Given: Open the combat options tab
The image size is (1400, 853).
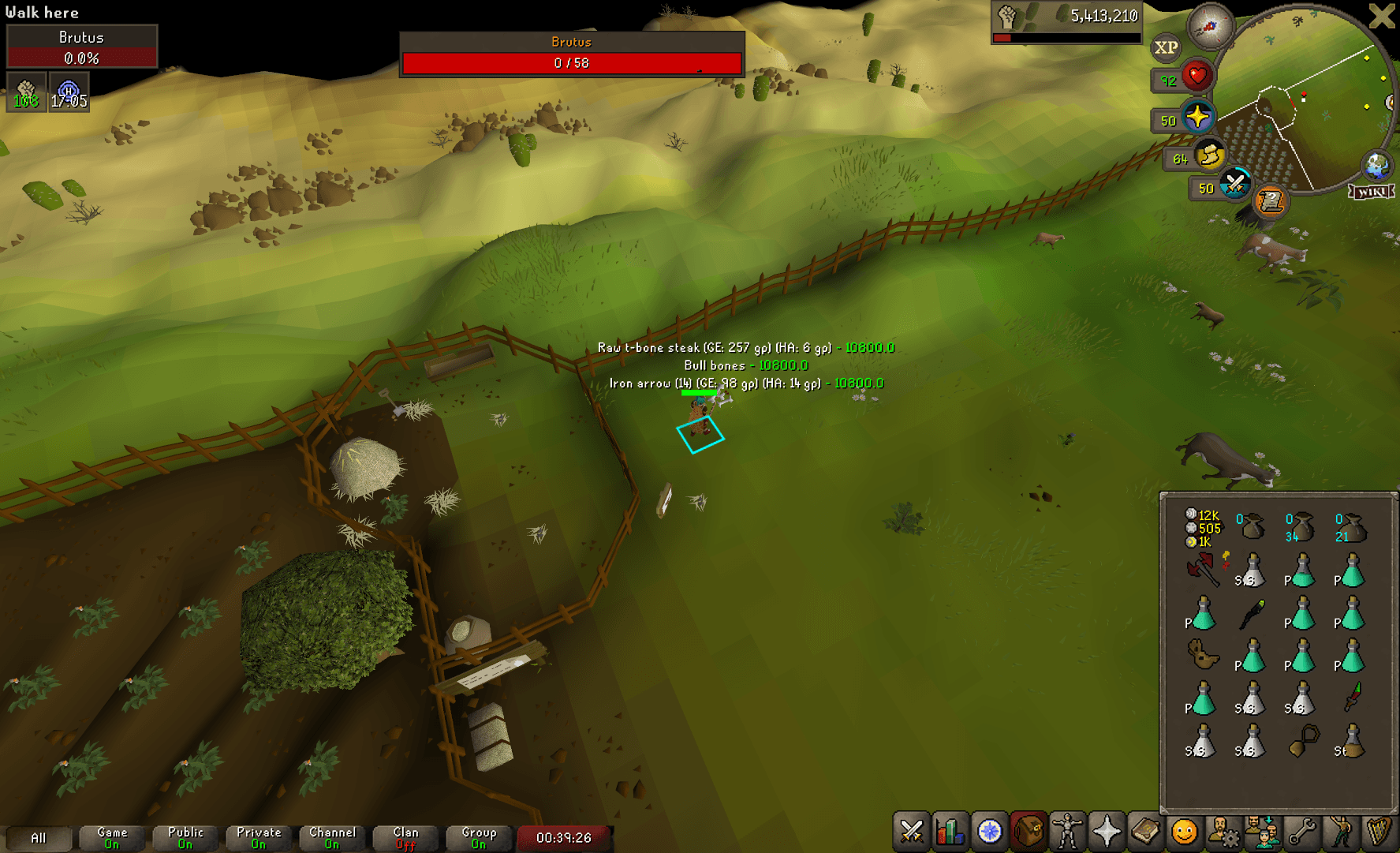Looking at the screenshot, I should point(912,831).
